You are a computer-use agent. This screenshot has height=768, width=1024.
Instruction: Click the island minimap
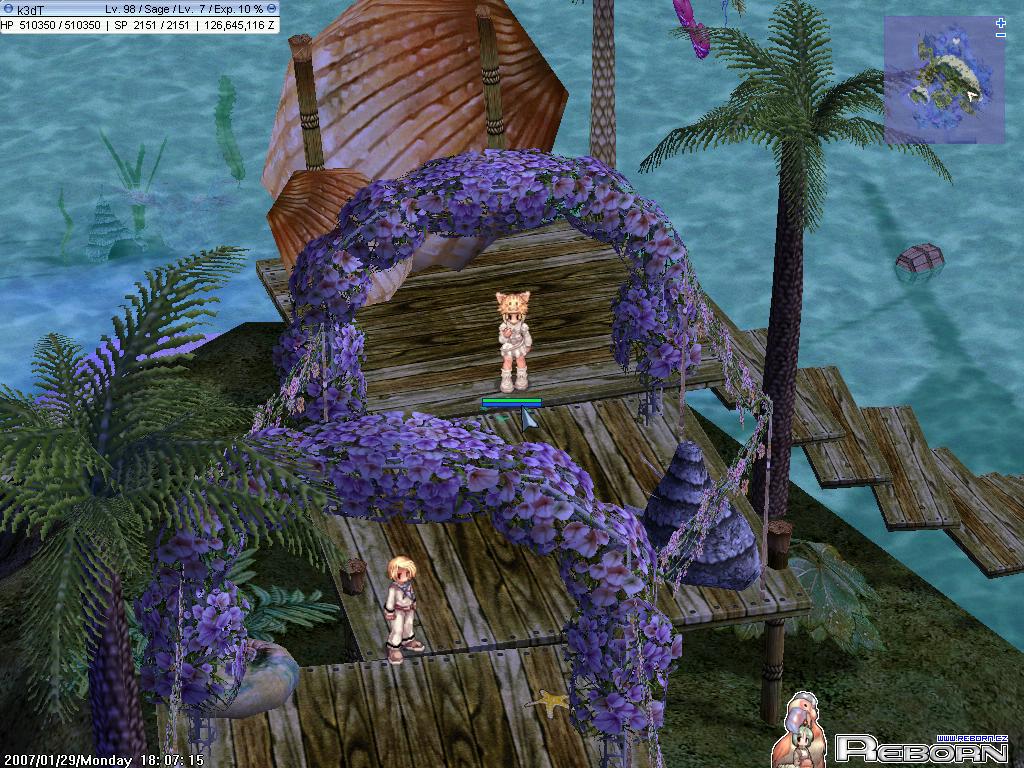pyautogui.click(x=942, y=79)
